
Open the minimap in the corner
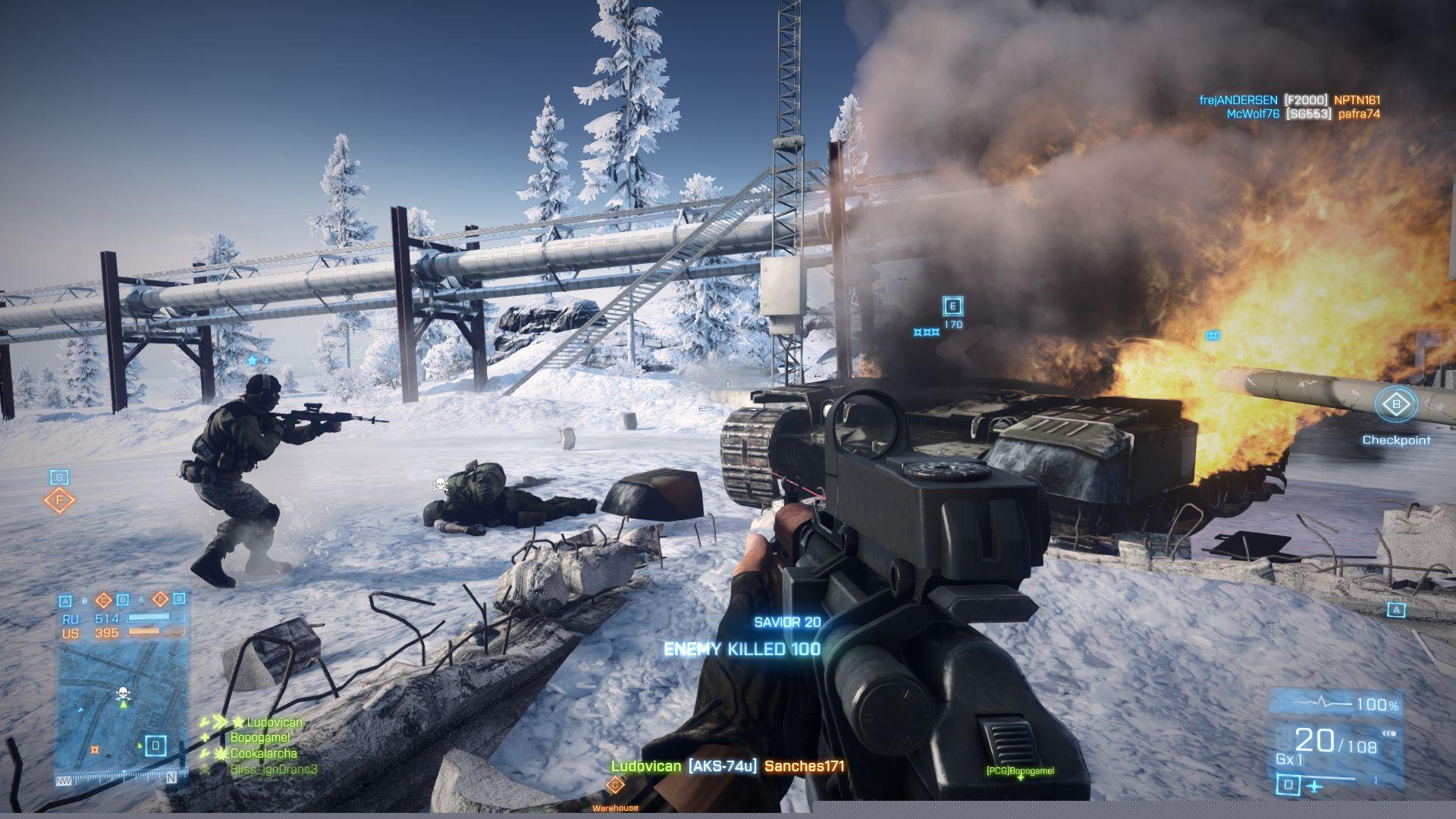coord(121,713)
